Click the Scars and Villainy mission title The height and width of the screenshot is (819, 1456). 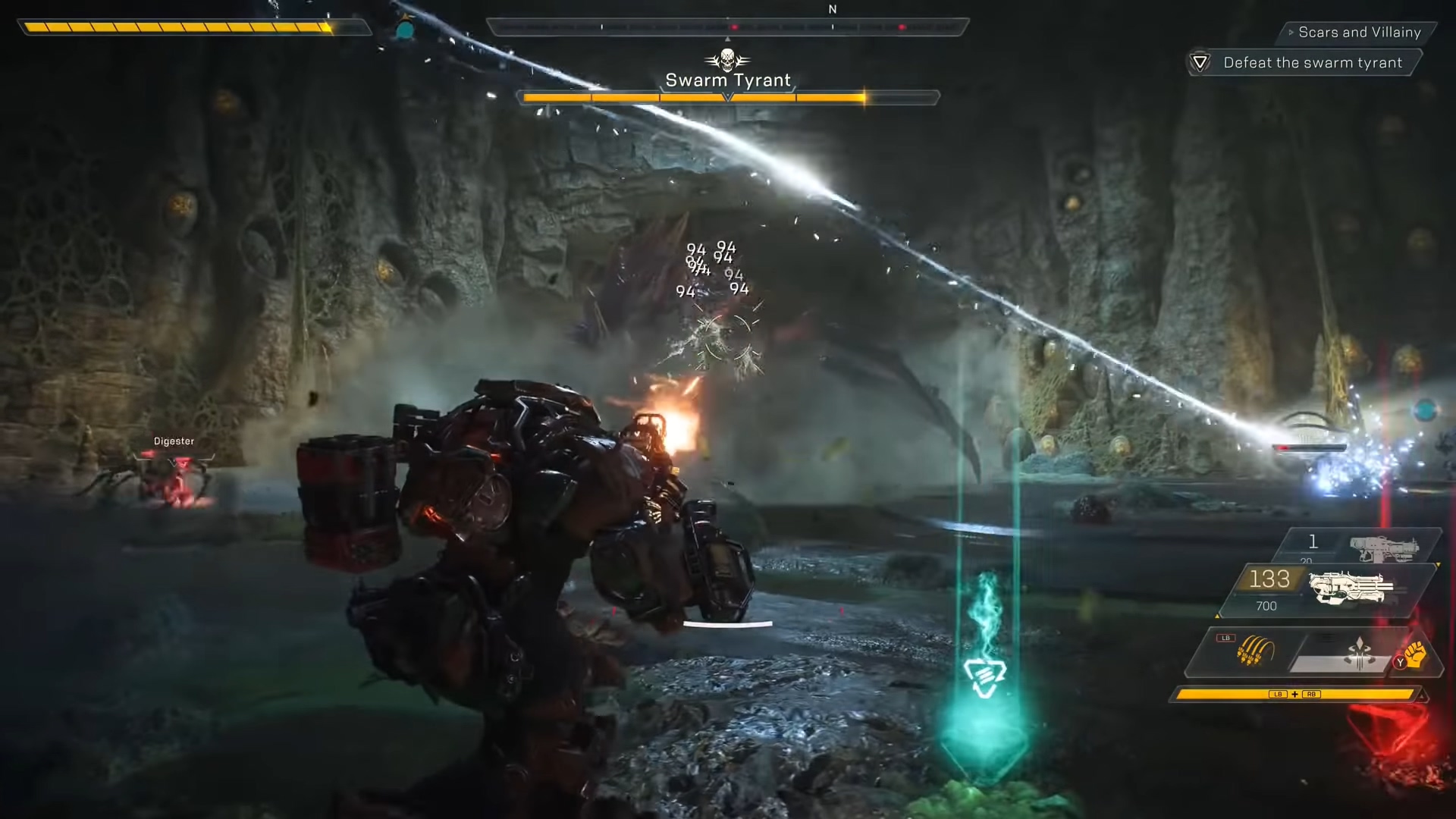tap(1359, 33)
